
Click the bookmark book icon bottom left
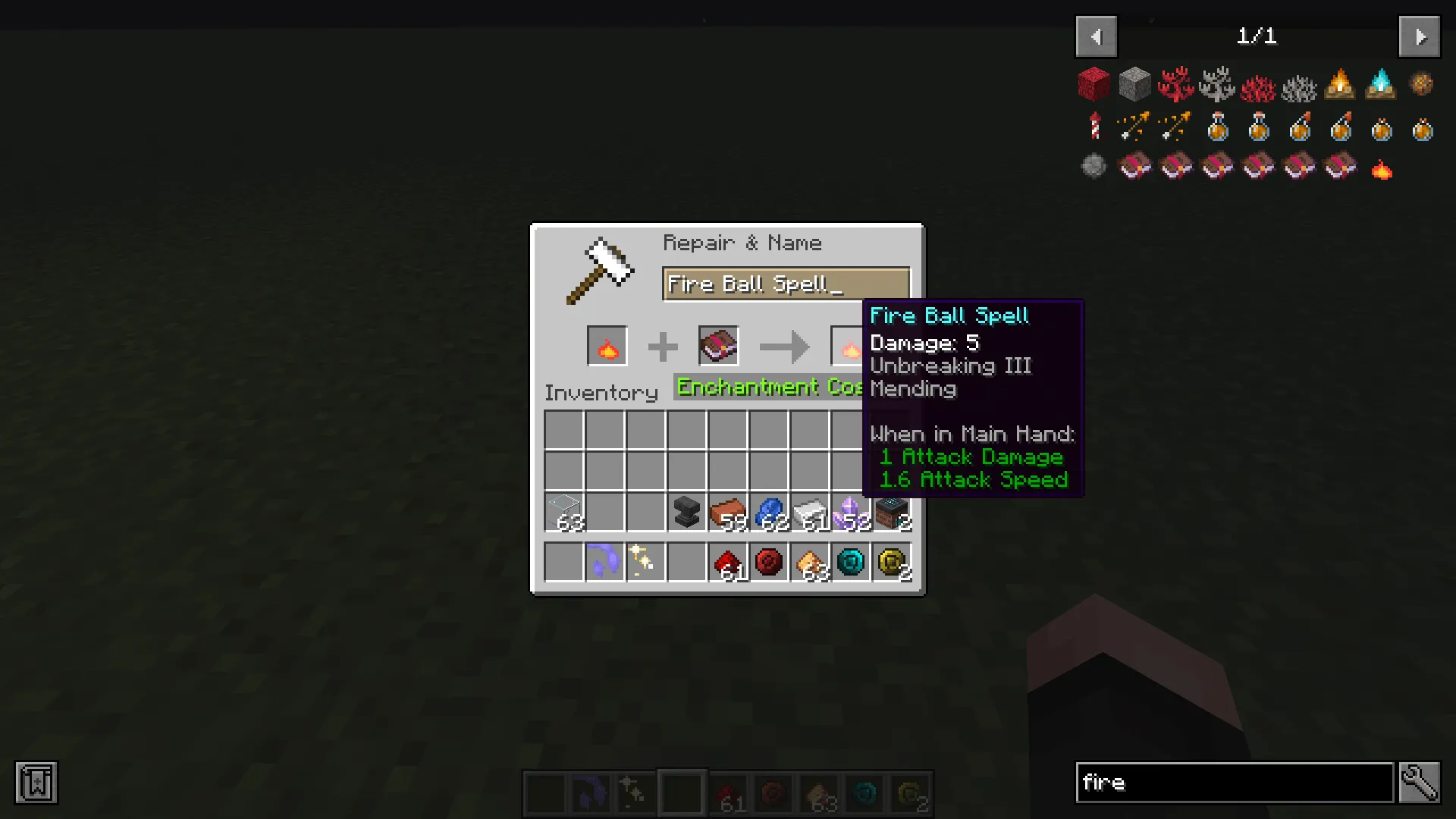(x=35, y=783)
